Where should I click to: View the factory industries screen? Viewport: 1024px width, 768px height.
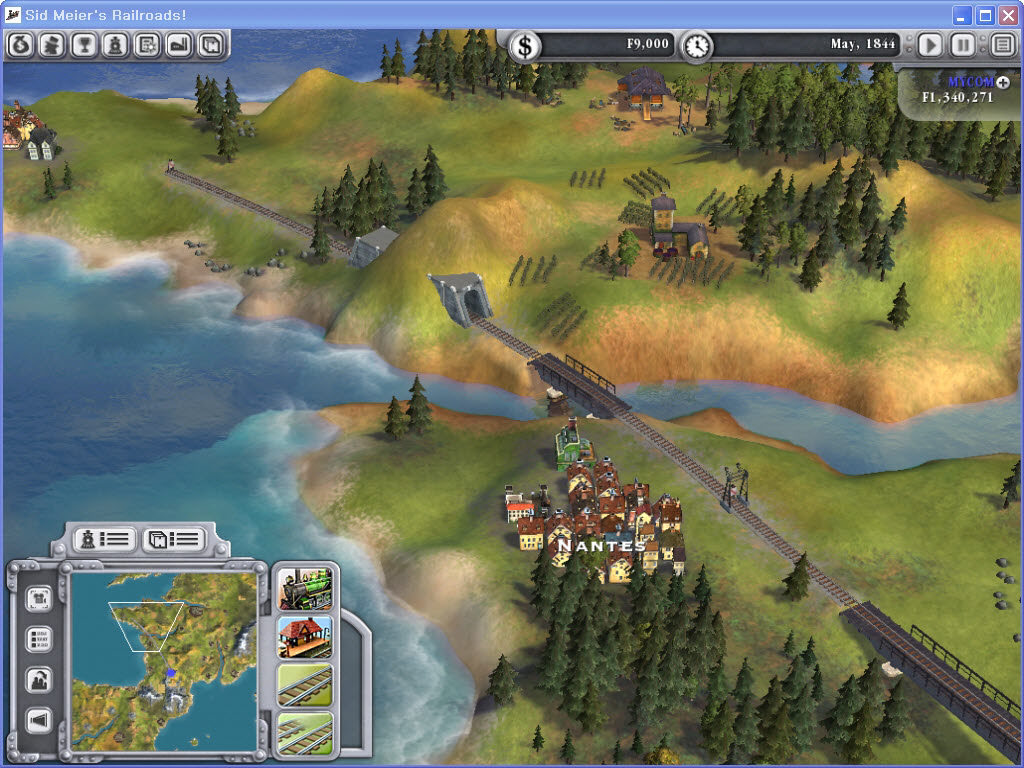pyautogui.click(x=179, y=45)
